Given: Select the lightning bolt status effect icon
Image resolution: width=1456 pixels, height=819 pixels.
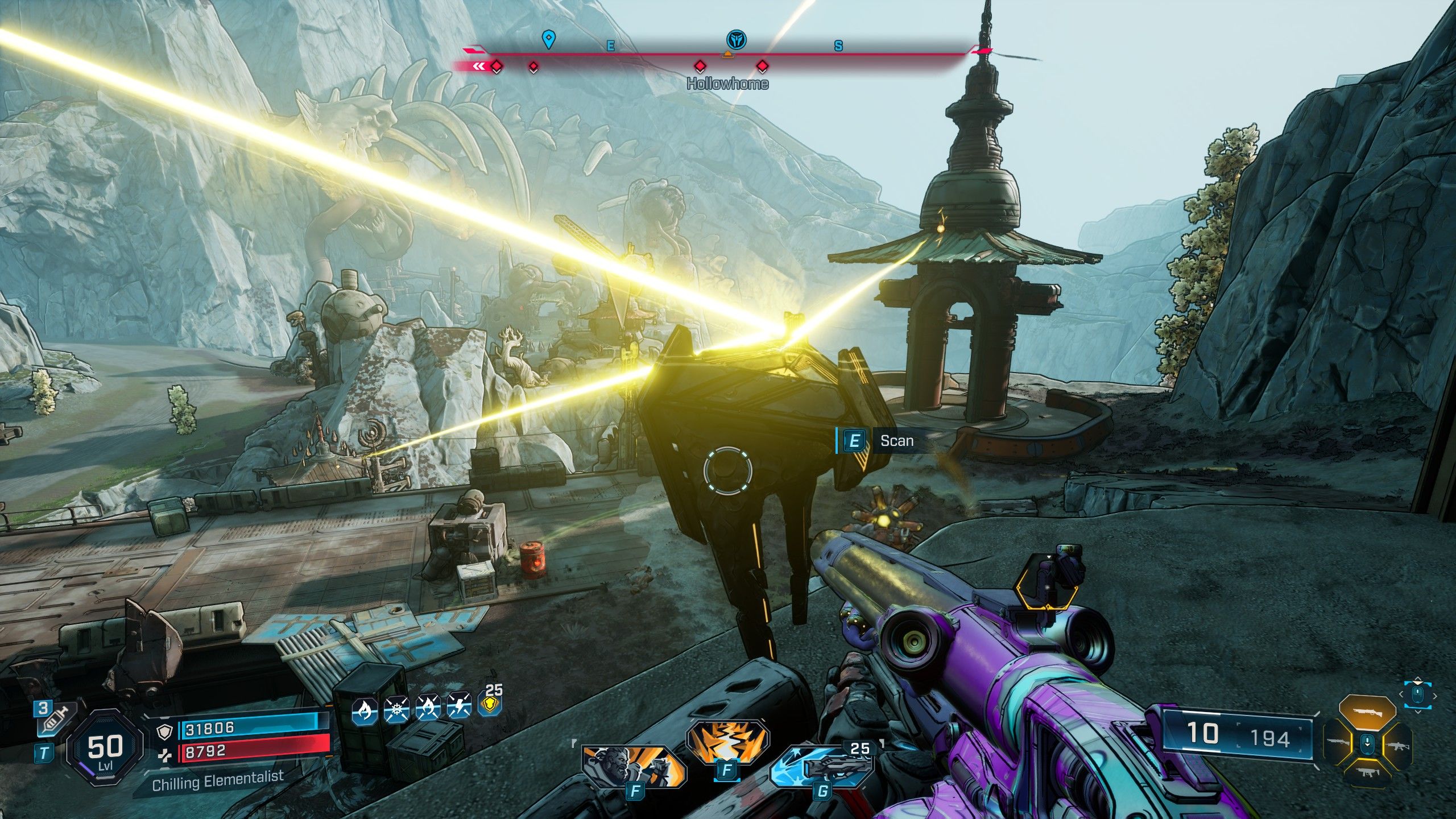Looking at the screenshot, I should click(x=458, y=707).
